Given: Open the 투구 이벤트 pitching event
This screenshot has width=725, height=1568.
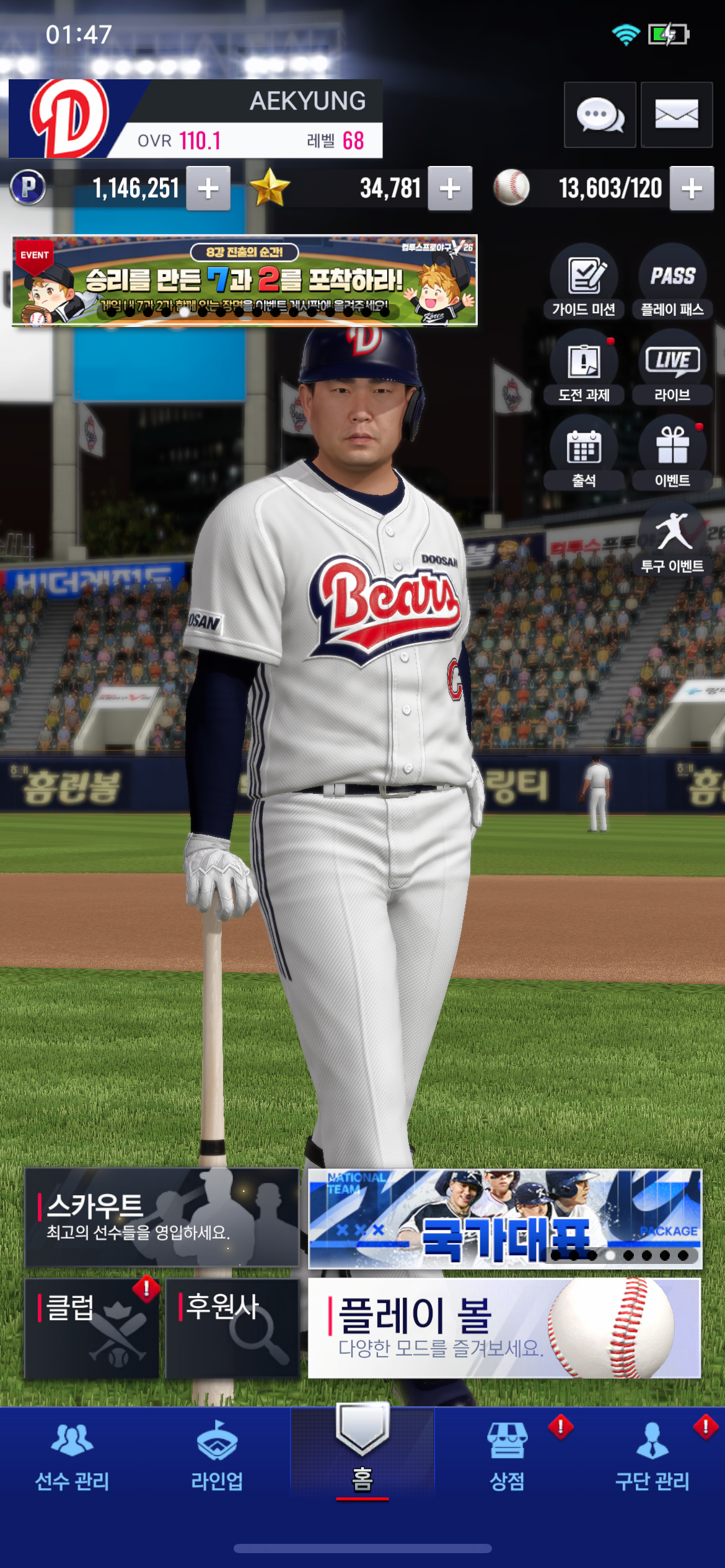Looking at the screenshot, I should pos(672,539).
